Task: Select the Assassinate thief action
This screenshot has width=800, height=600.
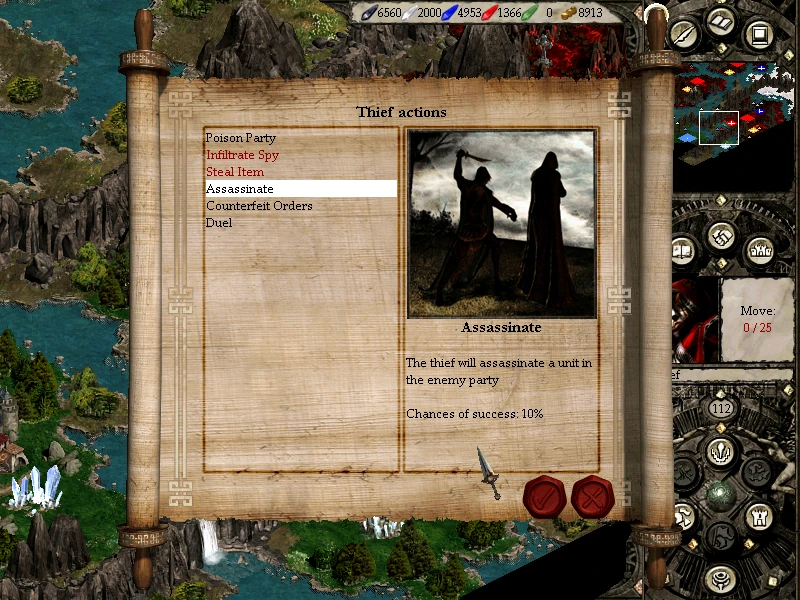Action: coord(240,189)
